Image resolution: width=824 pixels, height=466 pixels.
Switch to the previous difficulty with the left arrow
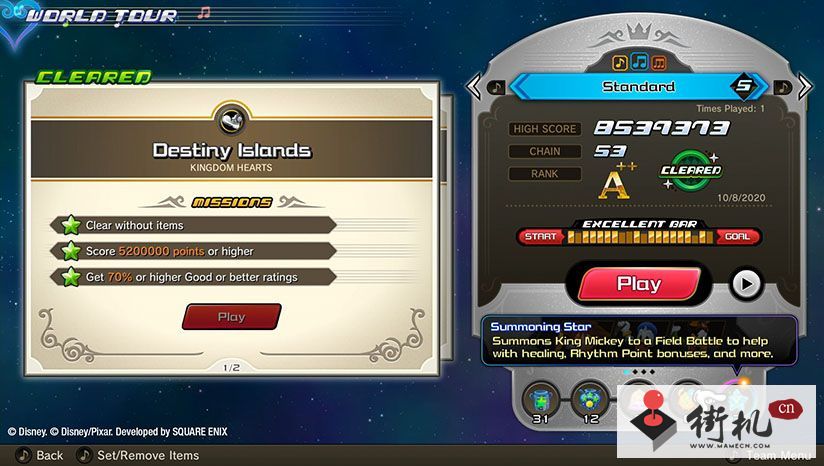(x=474, y=86)
